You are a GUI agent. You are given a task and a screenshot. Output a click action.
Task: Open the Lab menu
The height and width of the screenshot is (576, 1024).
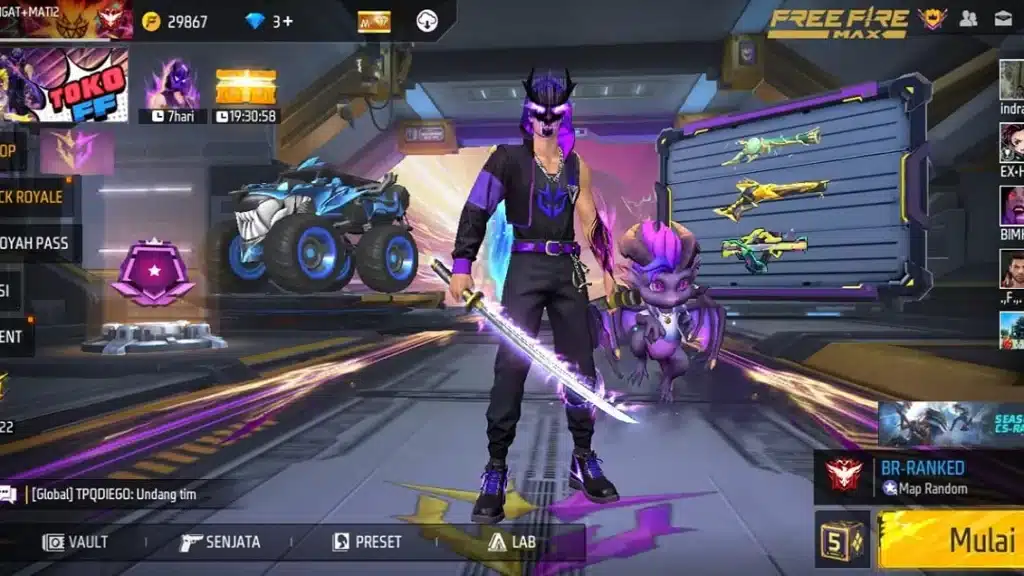(512, 542)
